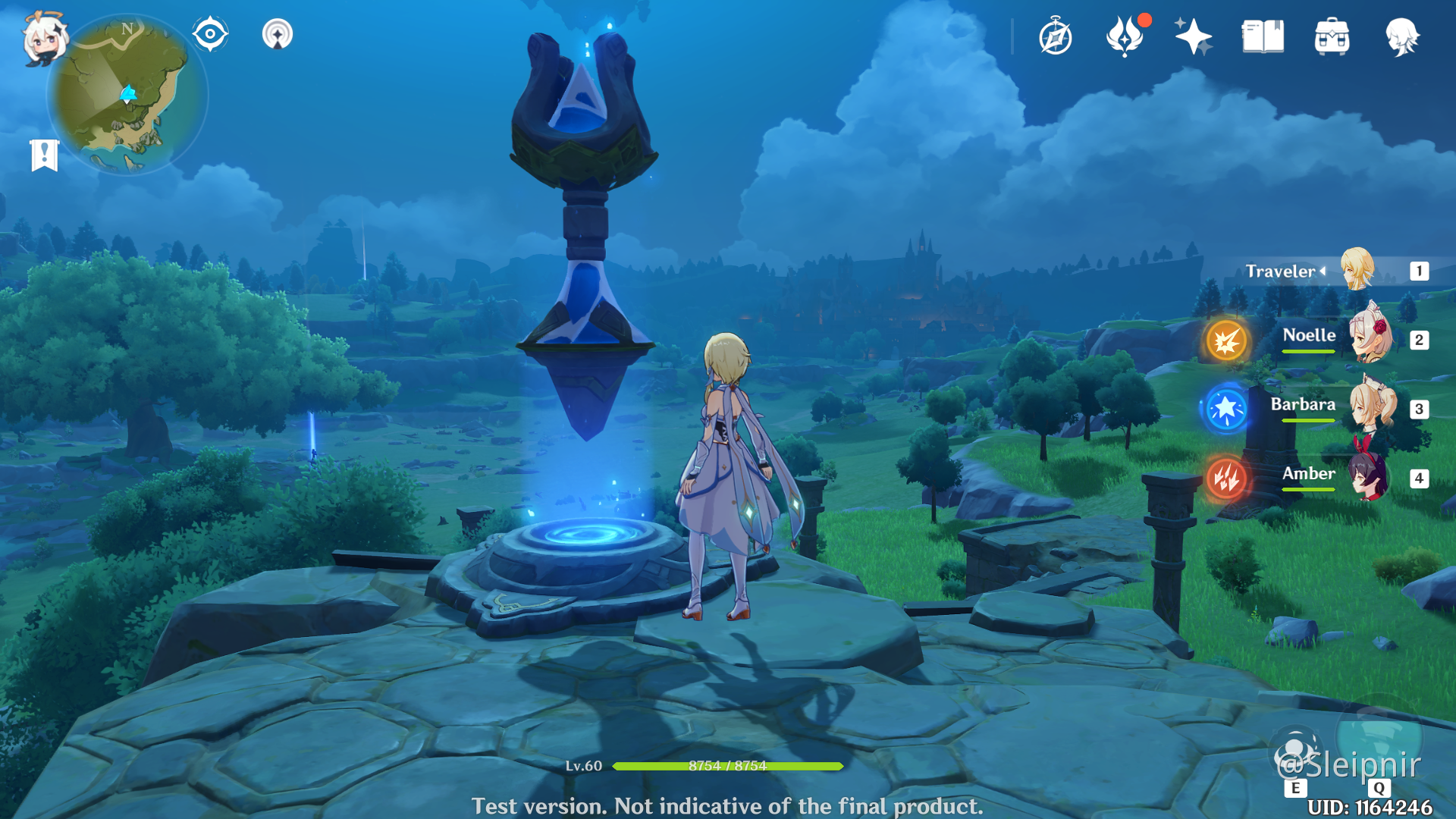Viewport: 1456px width, 819px height.
Task: Open the Adventurer Handbook compass icon
Action: (1055, 37)
